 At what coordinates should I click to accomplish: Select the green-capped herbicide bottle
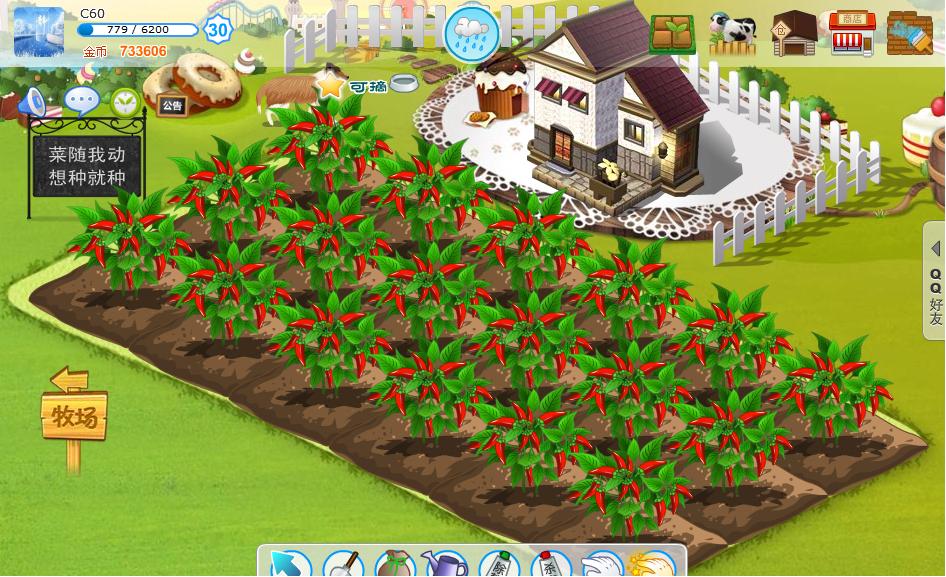(499, 564)
